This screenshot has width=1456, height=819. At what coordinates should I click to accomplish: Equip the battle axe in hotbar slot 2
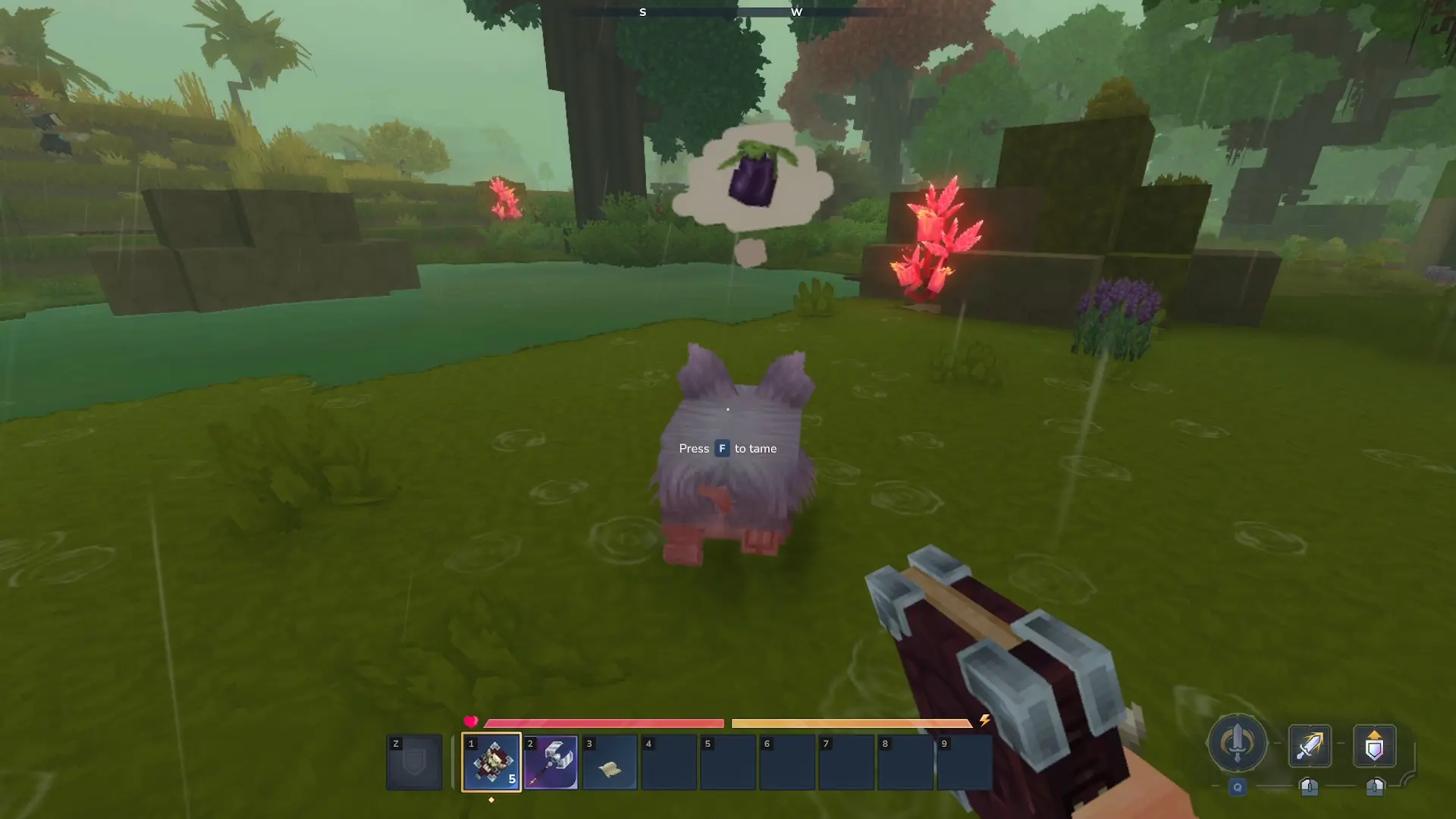[551, 762]
